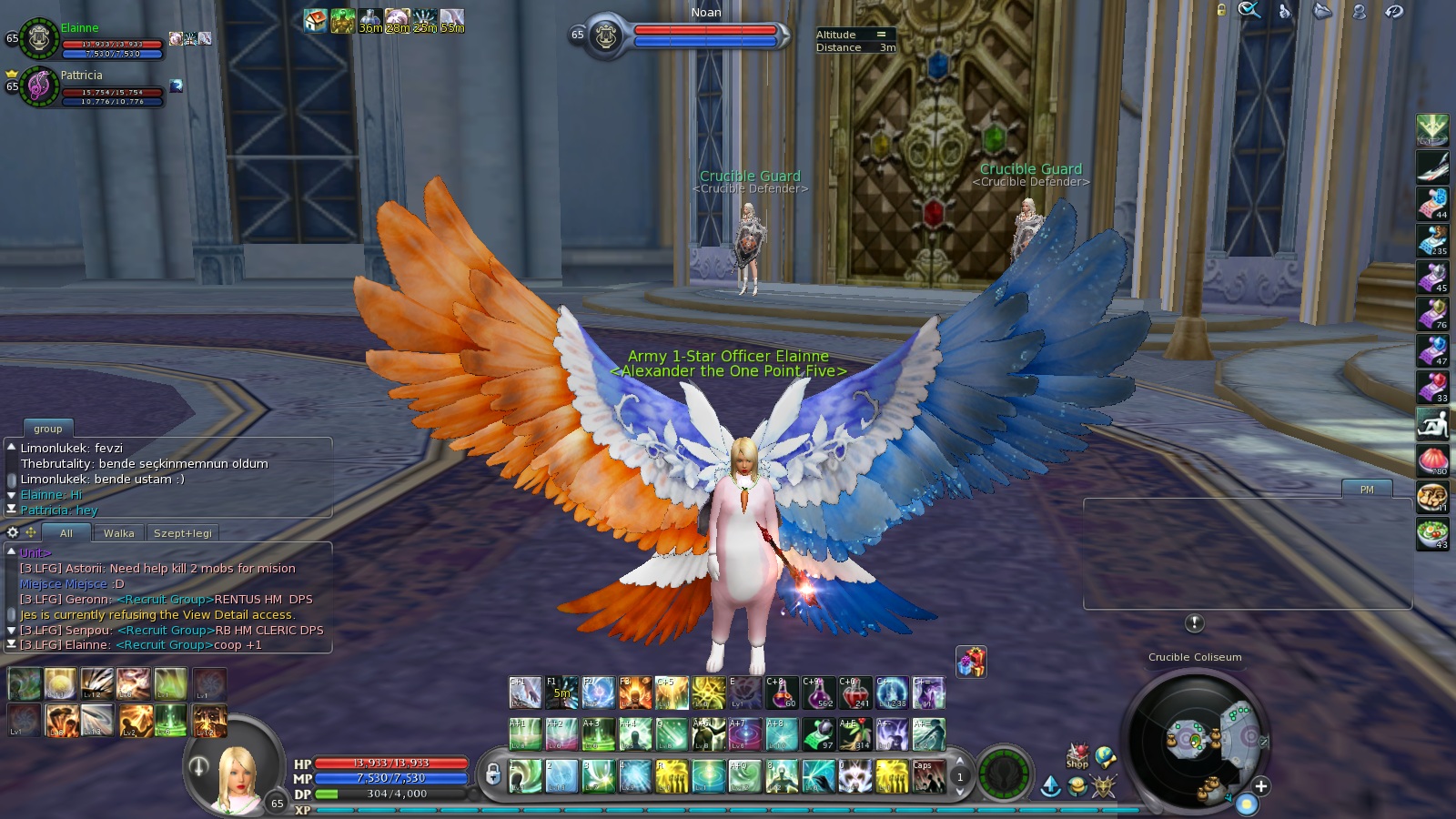Open chat settings gear icon
The width and height of the screenshot is (1456, 819).
point(13,532)
